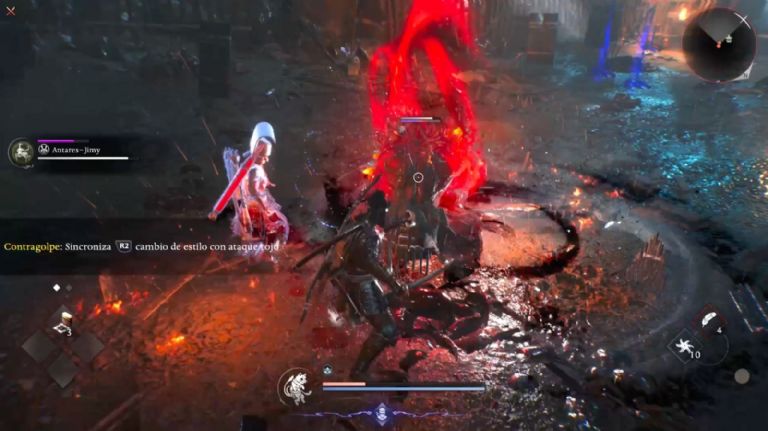This screenshot has width=768, height=431.
Task: Close the overlay with the red X
Action: (10, 11)
